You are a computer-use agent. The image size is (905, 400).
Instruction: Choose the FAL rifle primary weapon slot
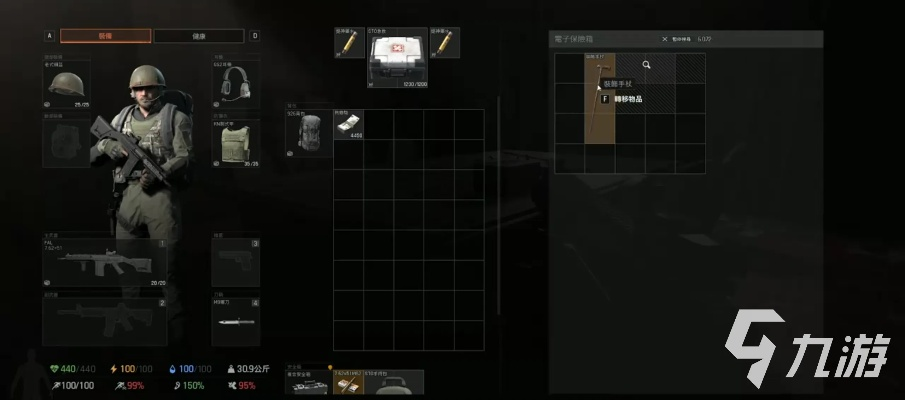click(104, 264)
